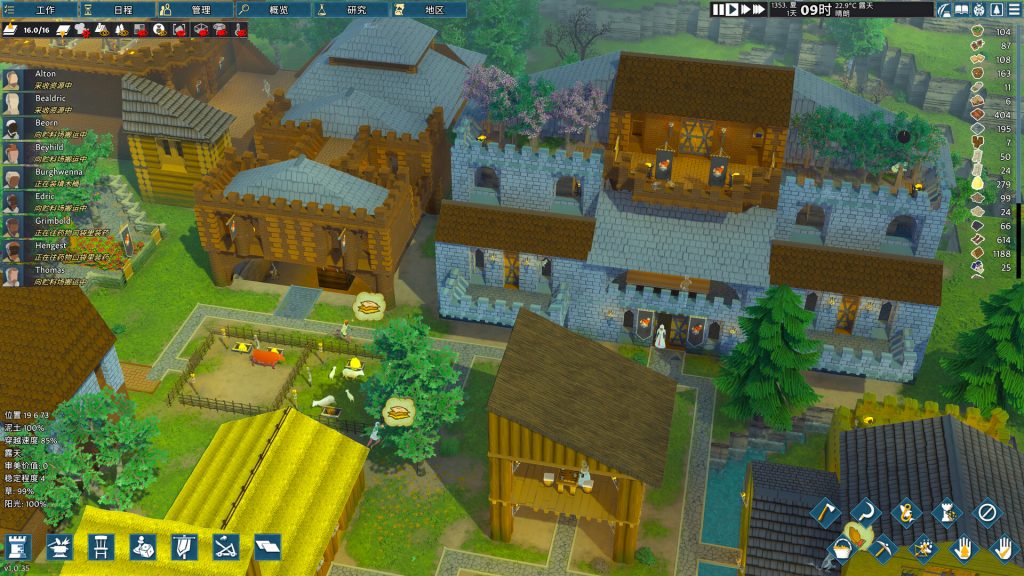Open the chair furniture build category

pyautogui.click(x=99, y=546)
